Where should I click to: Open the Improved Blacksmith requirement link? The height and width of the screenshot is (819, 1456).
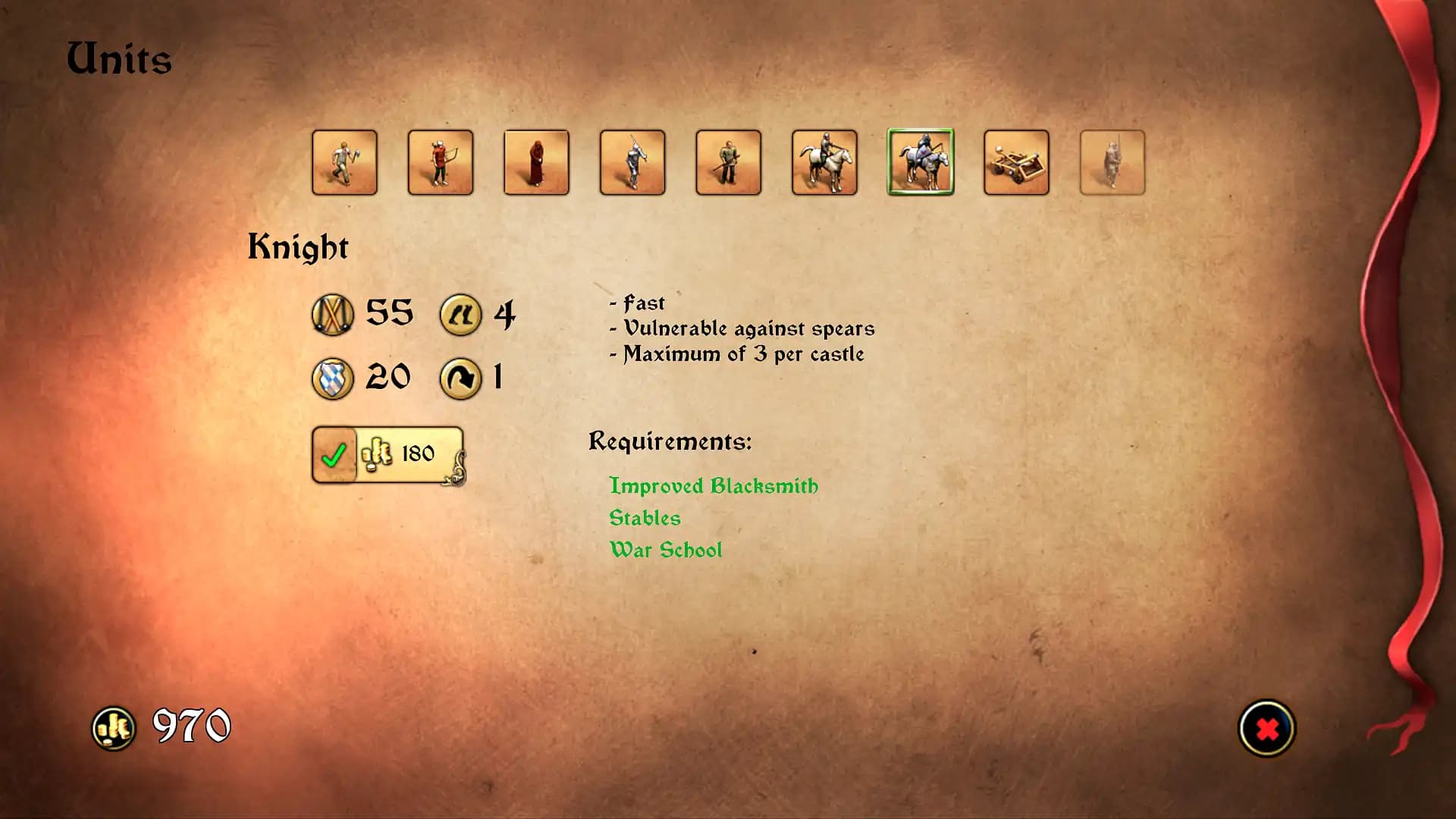(714, 486)
